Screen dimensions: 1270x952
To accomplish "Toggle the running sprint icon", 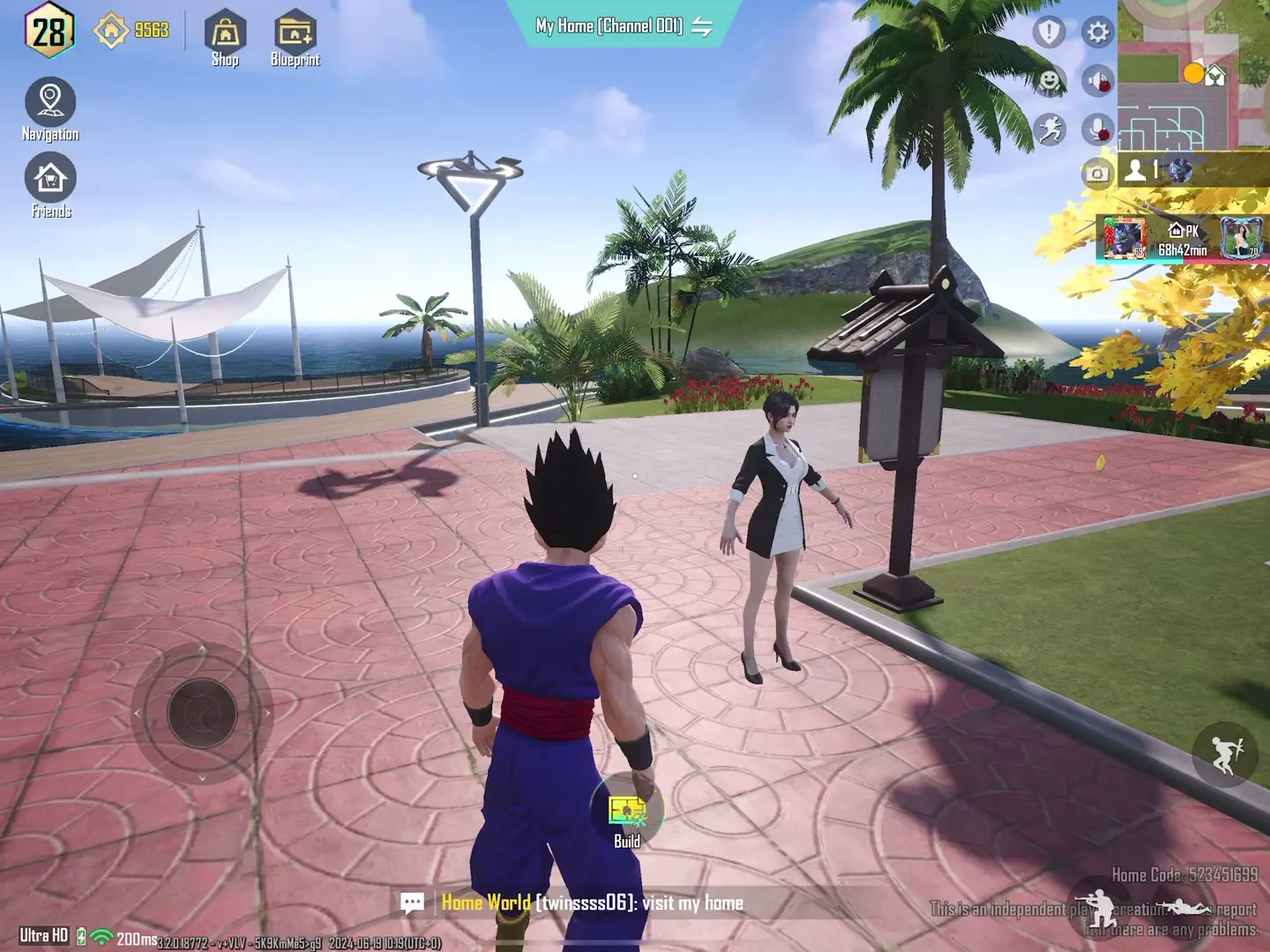I will [x=1050, y=130].
